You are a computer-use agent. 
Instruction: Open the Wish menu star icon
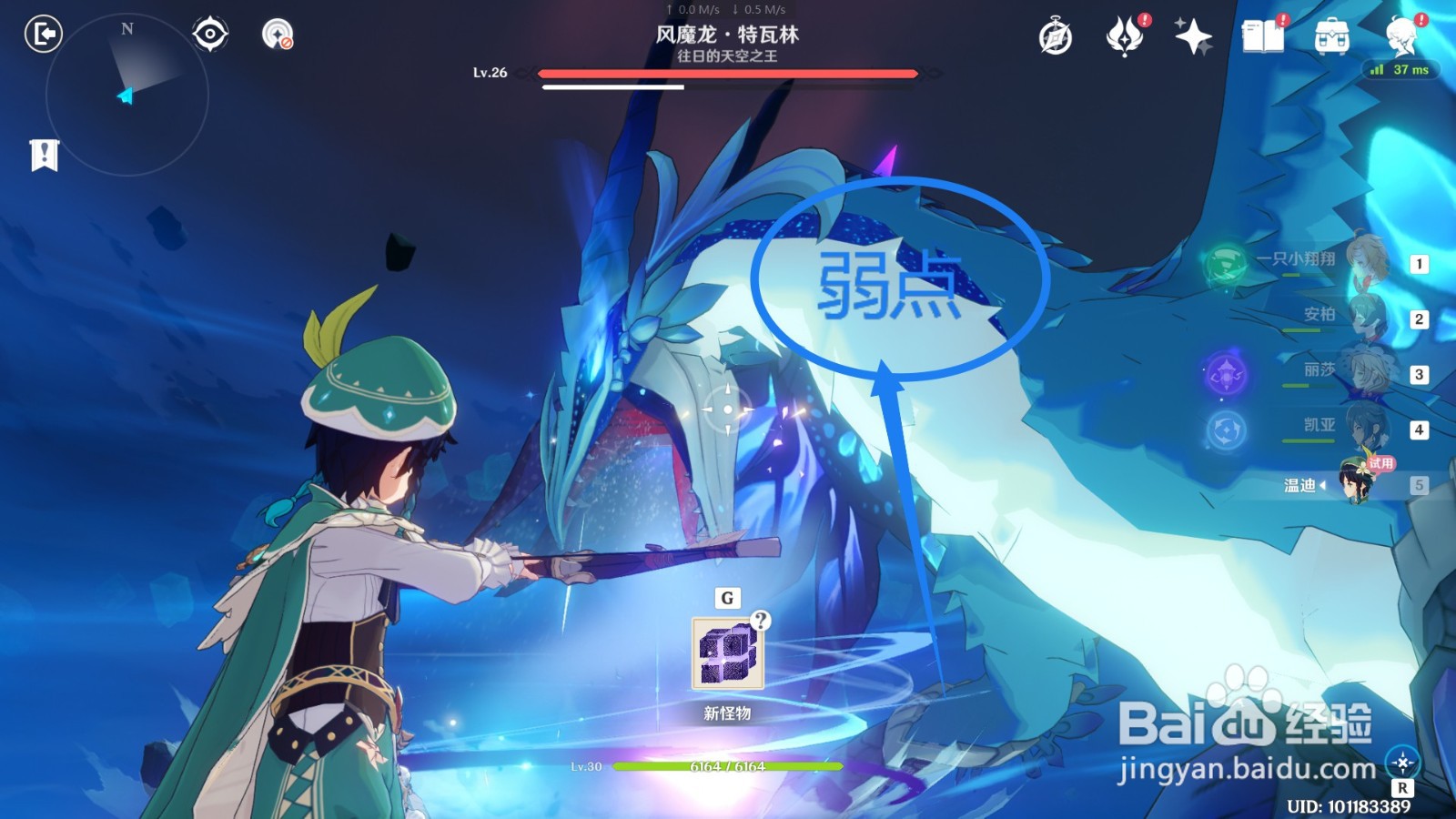coord(1194,38)
